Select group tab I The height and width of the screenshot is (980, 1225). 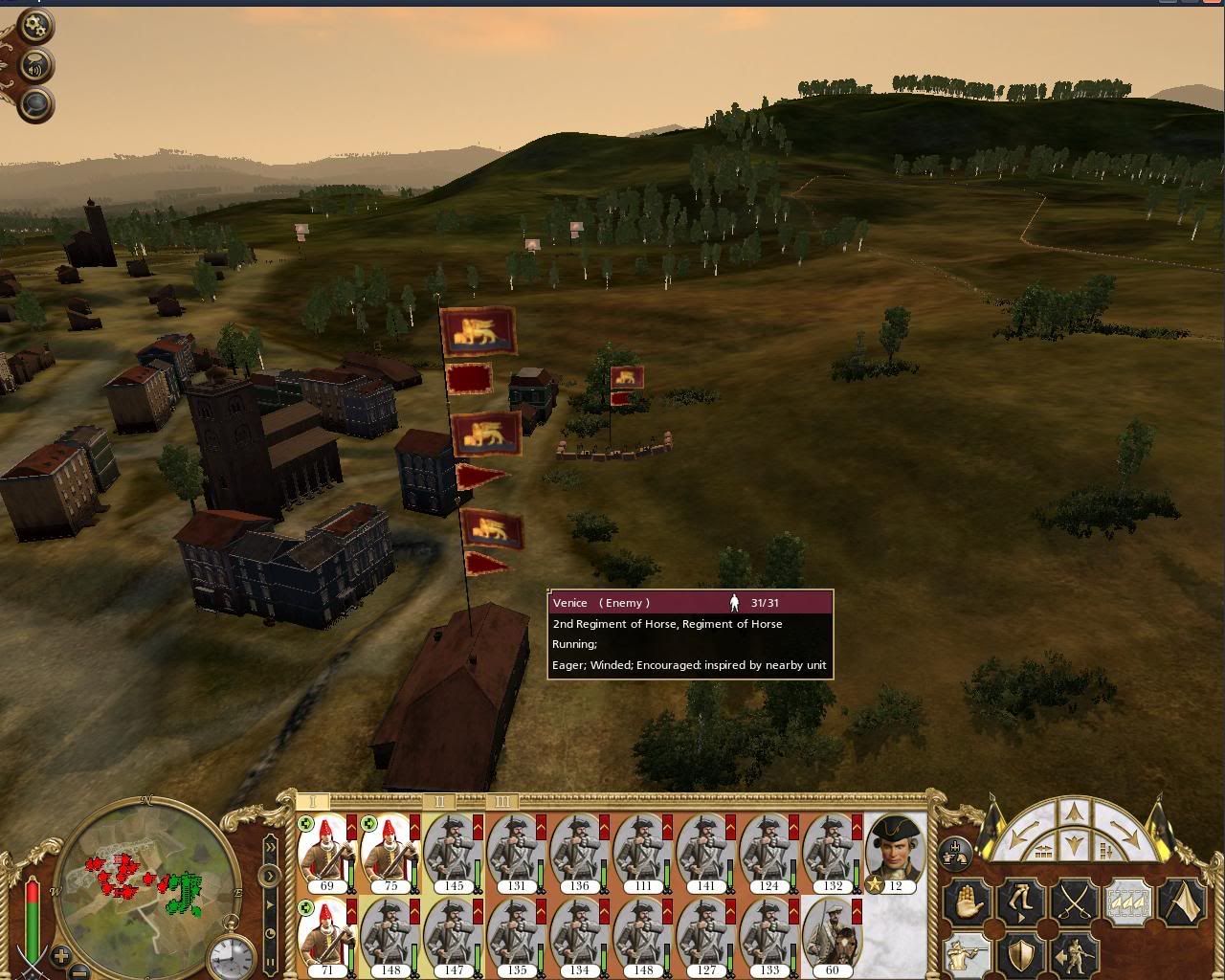click(x=312, y=801)
